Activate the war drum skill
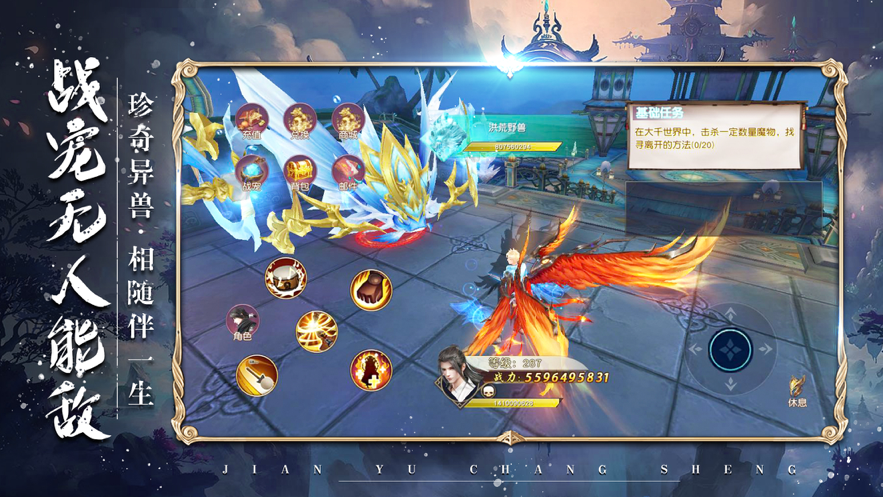The image size is (883, 497). tap(285, 277)
